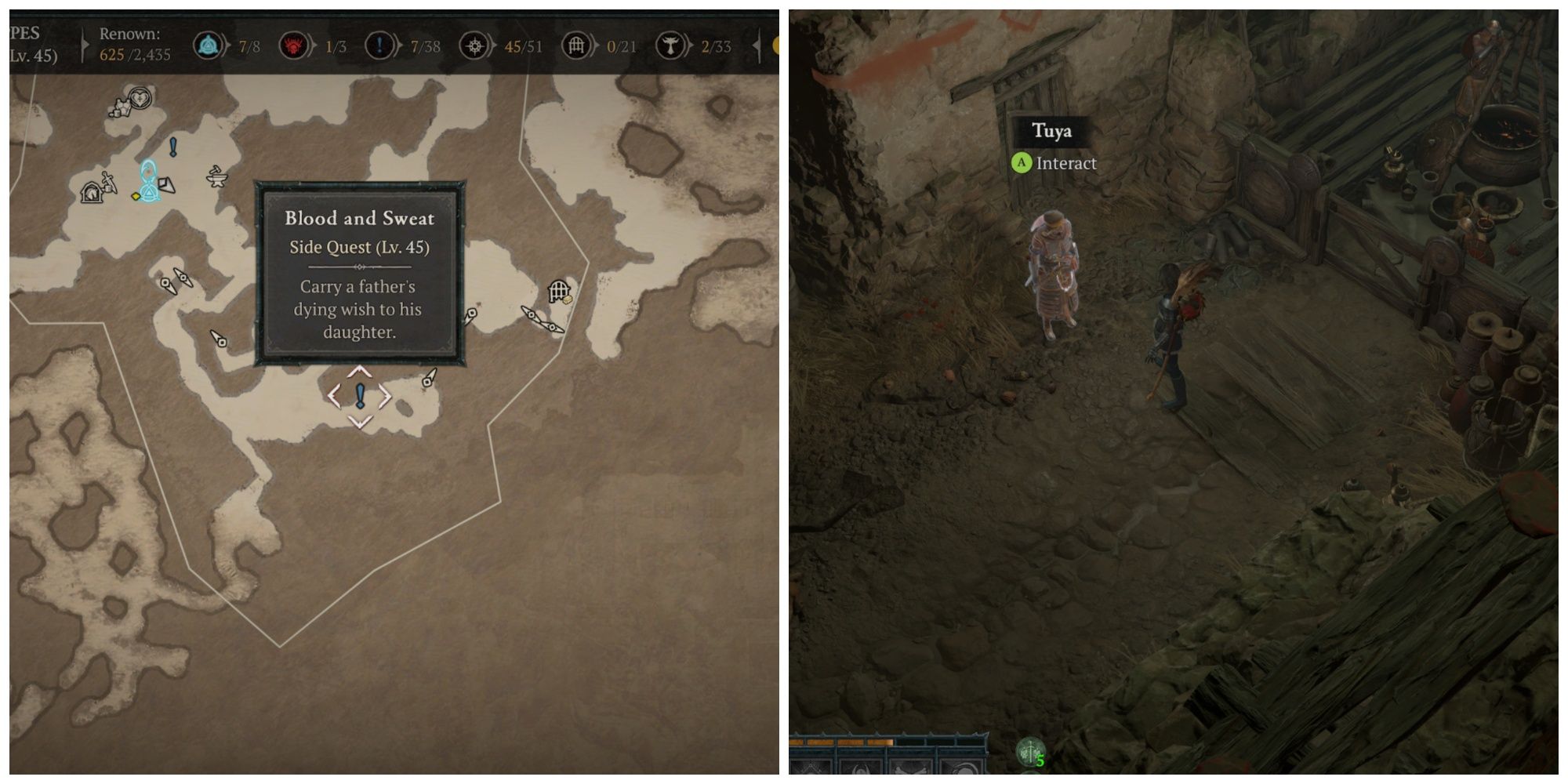This screenshot has height=784, width=1568.
Task: Pick the dungeon gate marker on map
Action: coord(558,292)
